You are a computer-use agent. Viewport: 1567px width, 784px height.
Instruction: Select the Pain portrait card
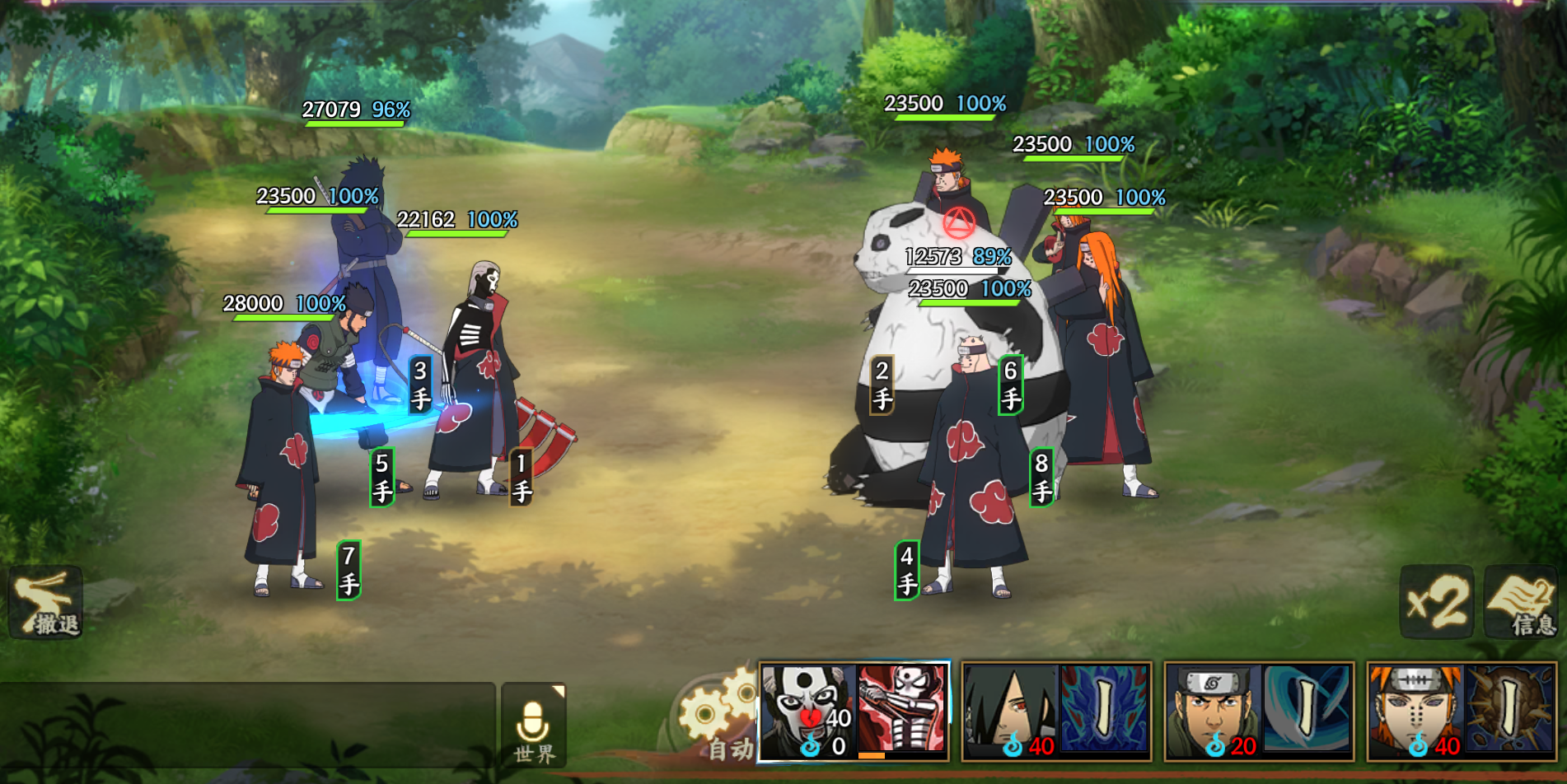(1415, 712)
